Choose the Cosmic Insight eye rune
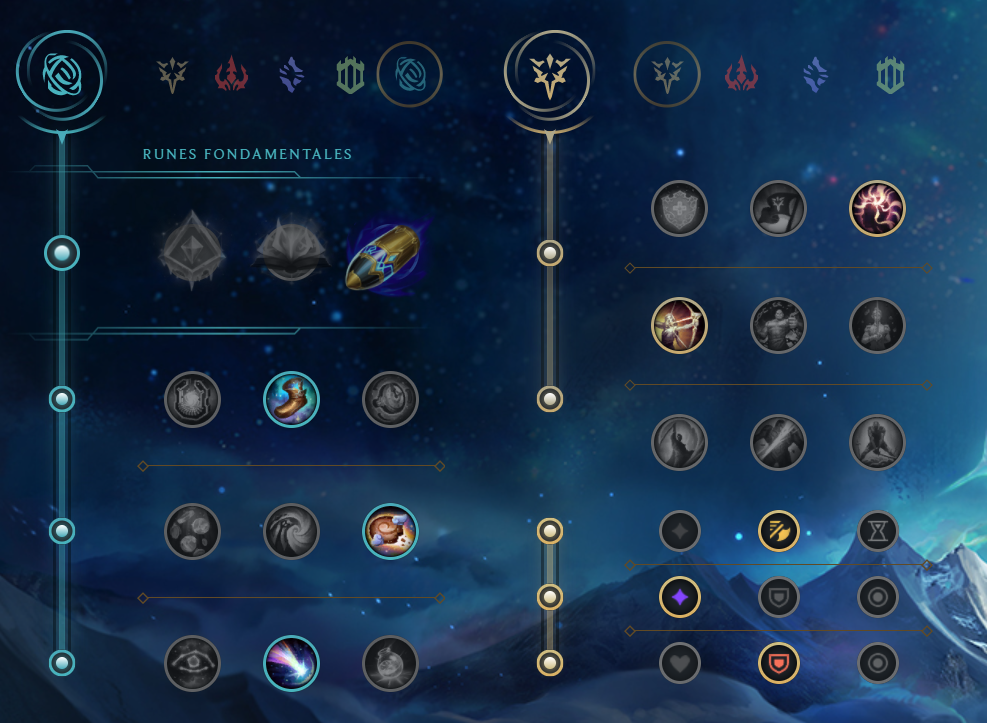987x723 pixels. [x=193, y=663]
